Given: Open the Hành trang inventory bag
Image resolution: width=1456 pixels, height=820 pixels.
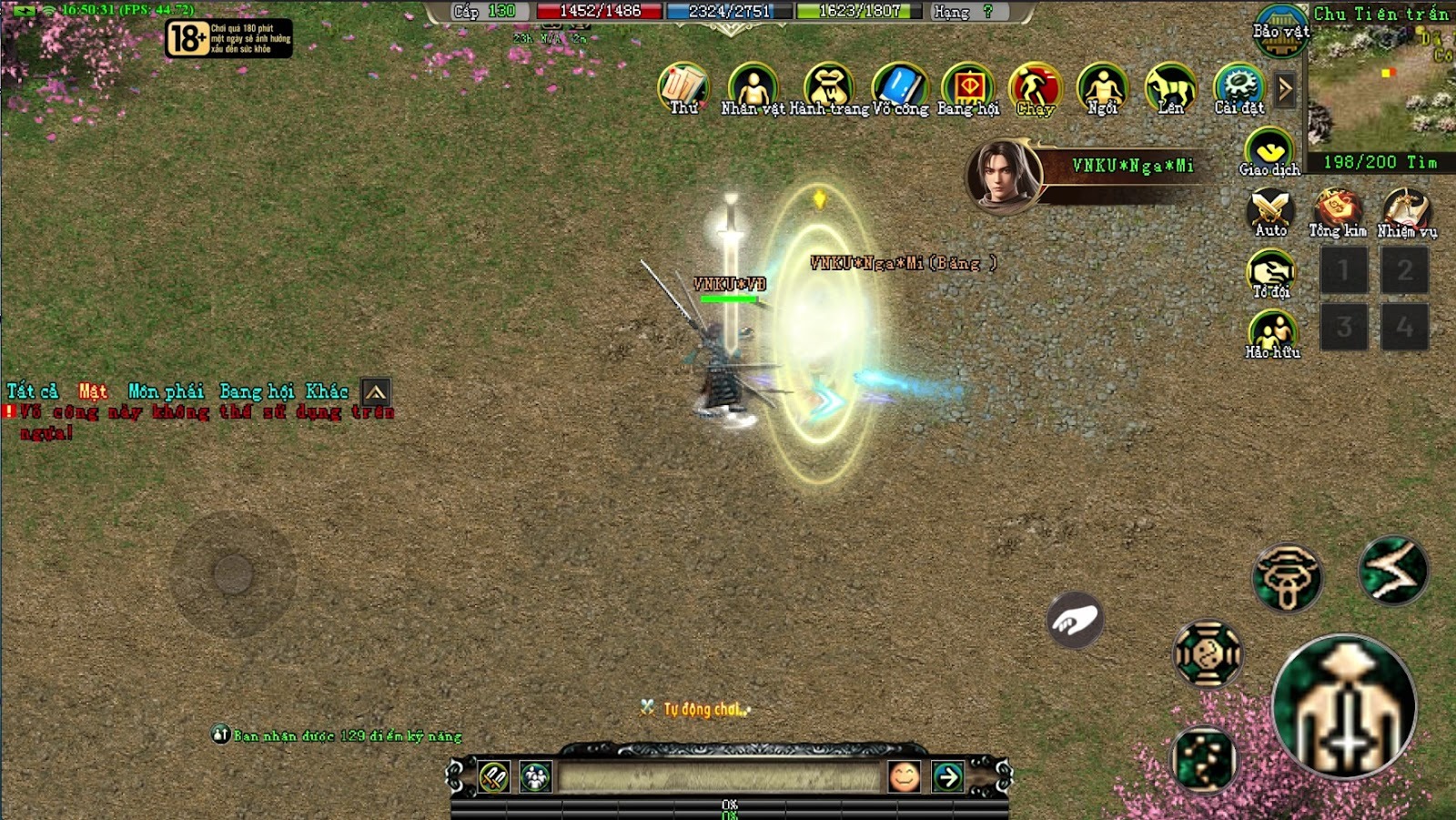Looking at the screenshot, I should click(828, 87).
